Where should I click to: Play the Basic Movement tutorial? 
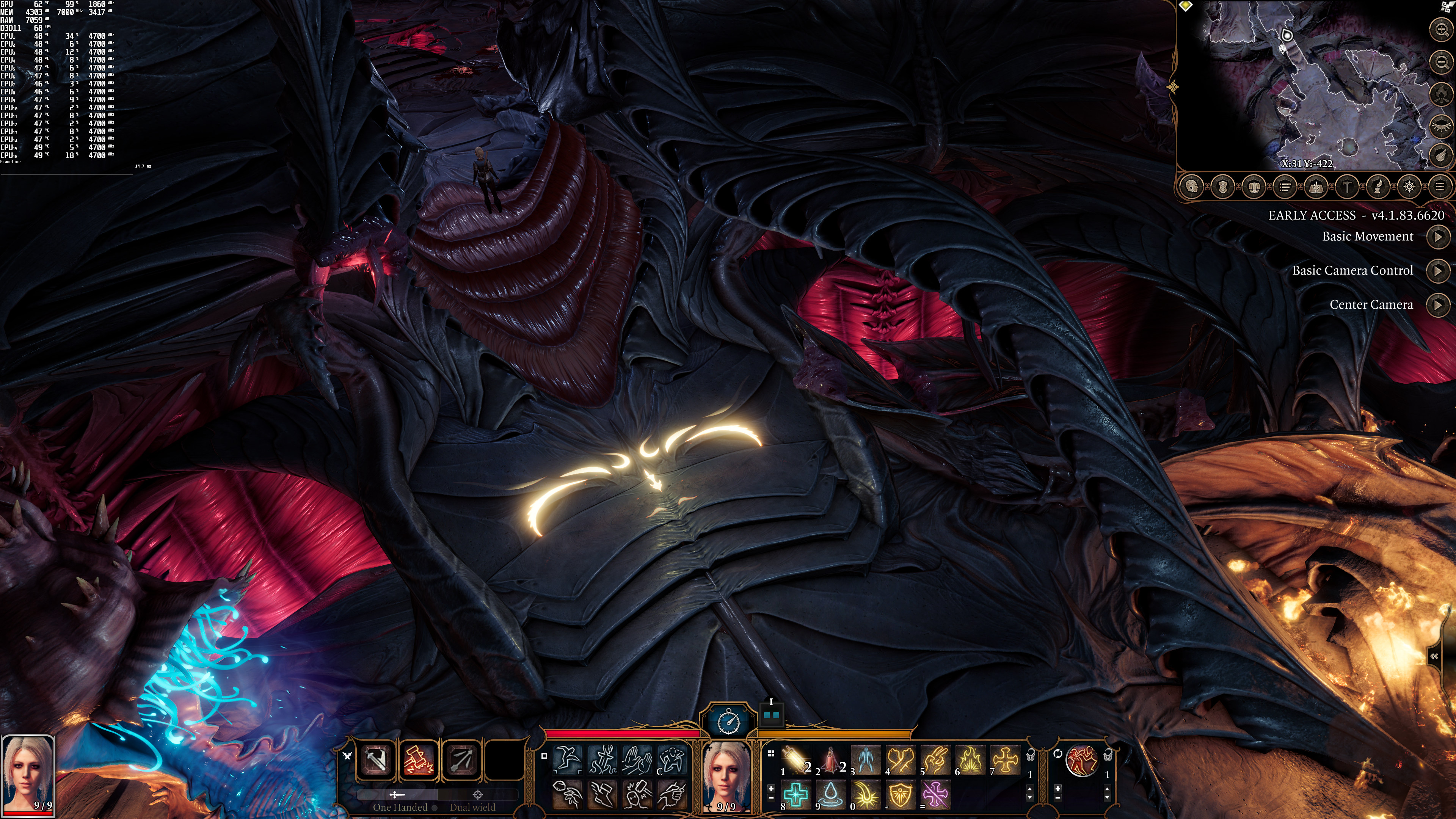[1438, 237]
